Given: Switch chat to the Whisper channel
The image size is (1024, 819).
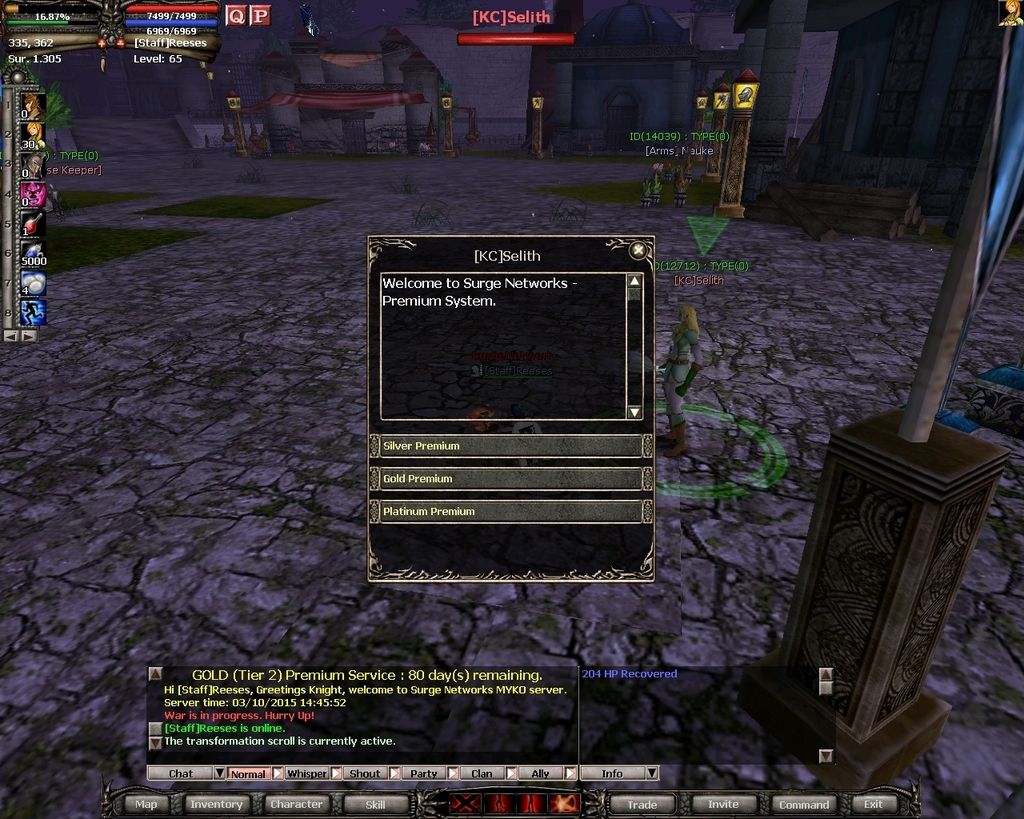Looking at the screenshot, I should [306, 773].
